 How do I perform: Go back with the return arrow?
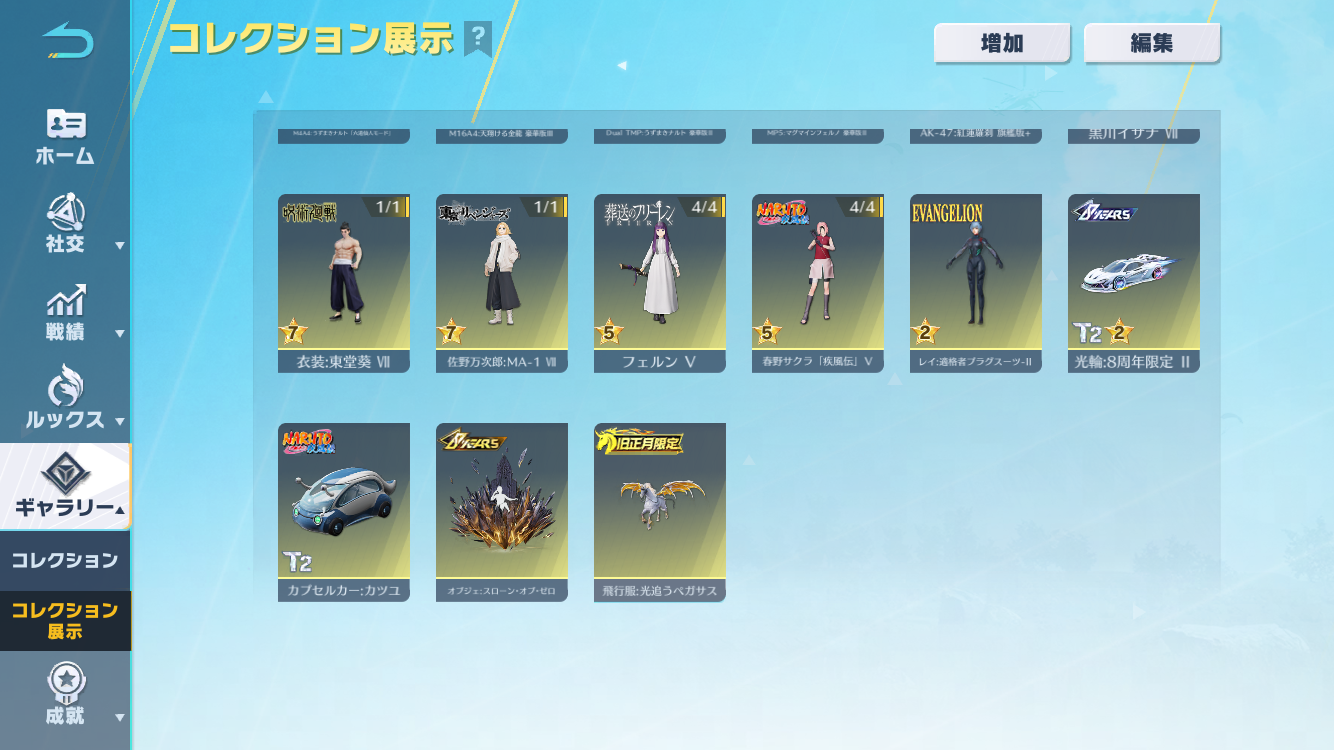pyautogui.click(x=67, y=41)
